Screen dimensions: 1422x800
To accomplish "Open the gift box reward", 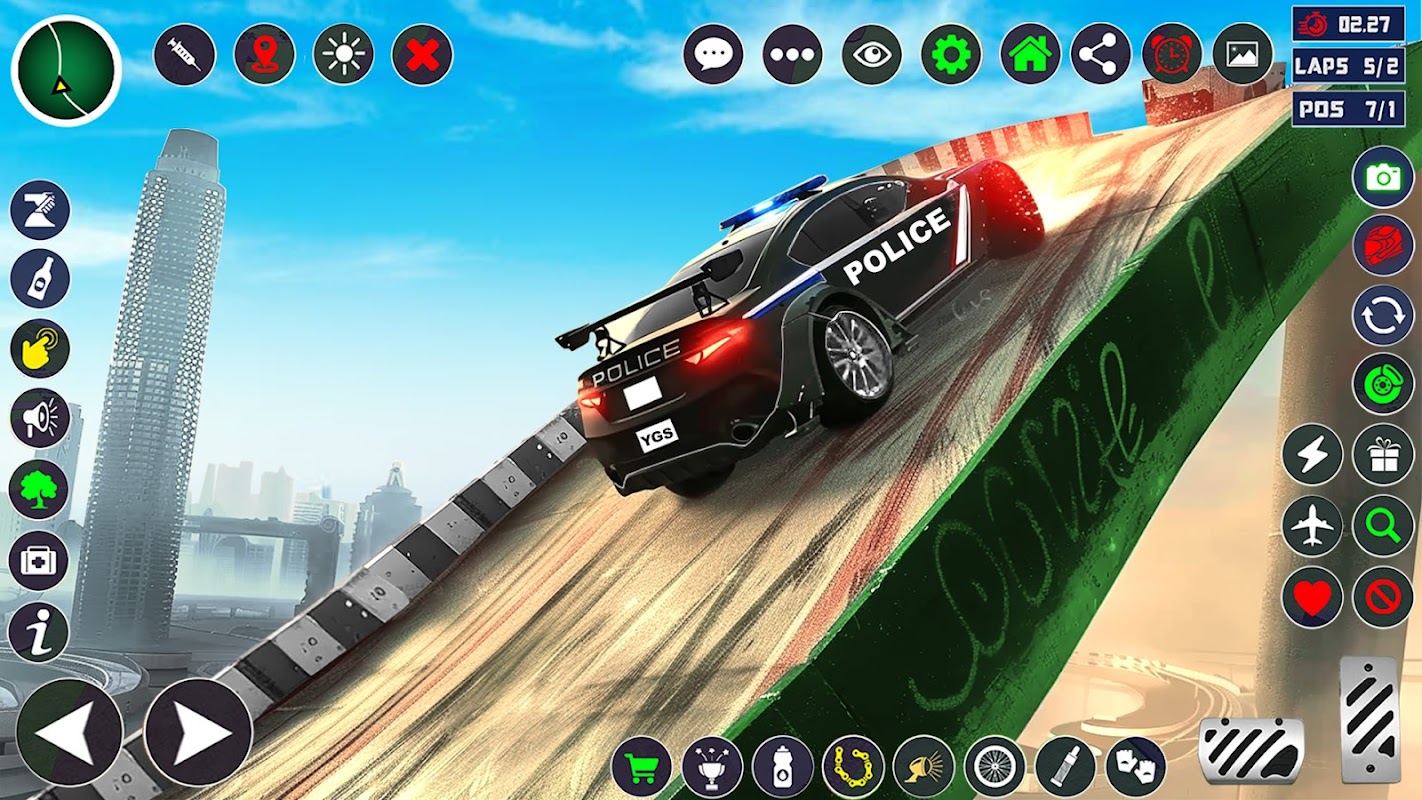I will point(1383,455).
